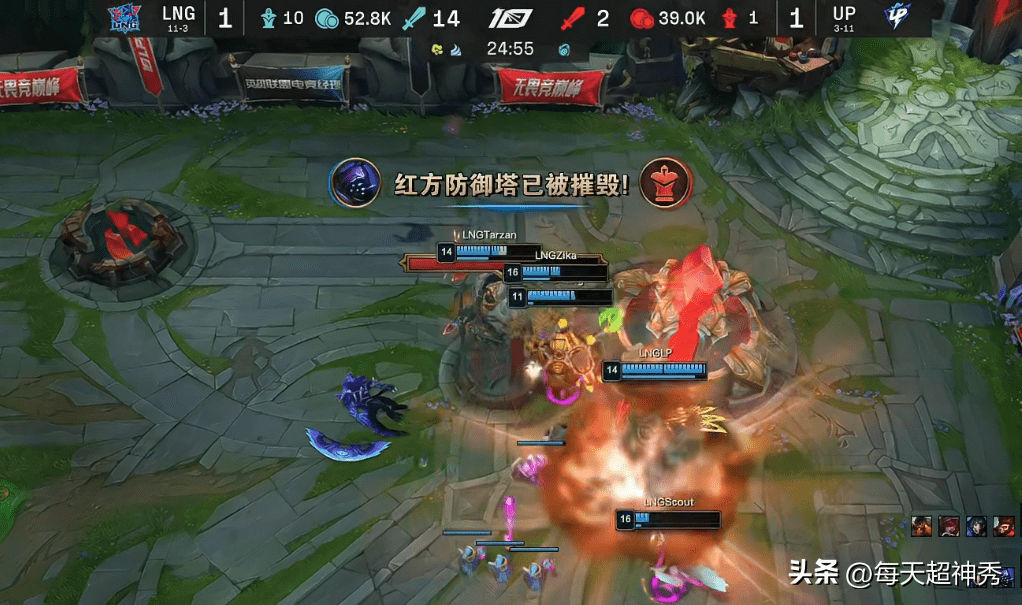
Task: Select the red-haired champion portrait
Action: 950,525
